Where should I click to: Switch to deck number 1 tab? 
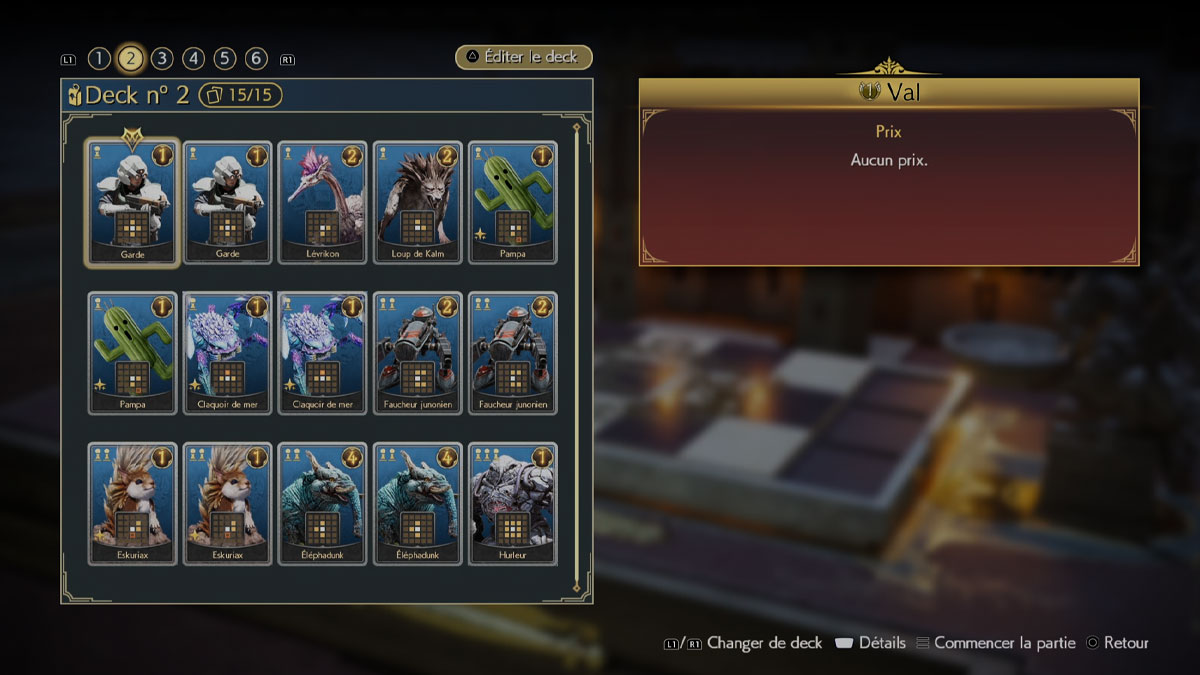click(x=98, y=58)
